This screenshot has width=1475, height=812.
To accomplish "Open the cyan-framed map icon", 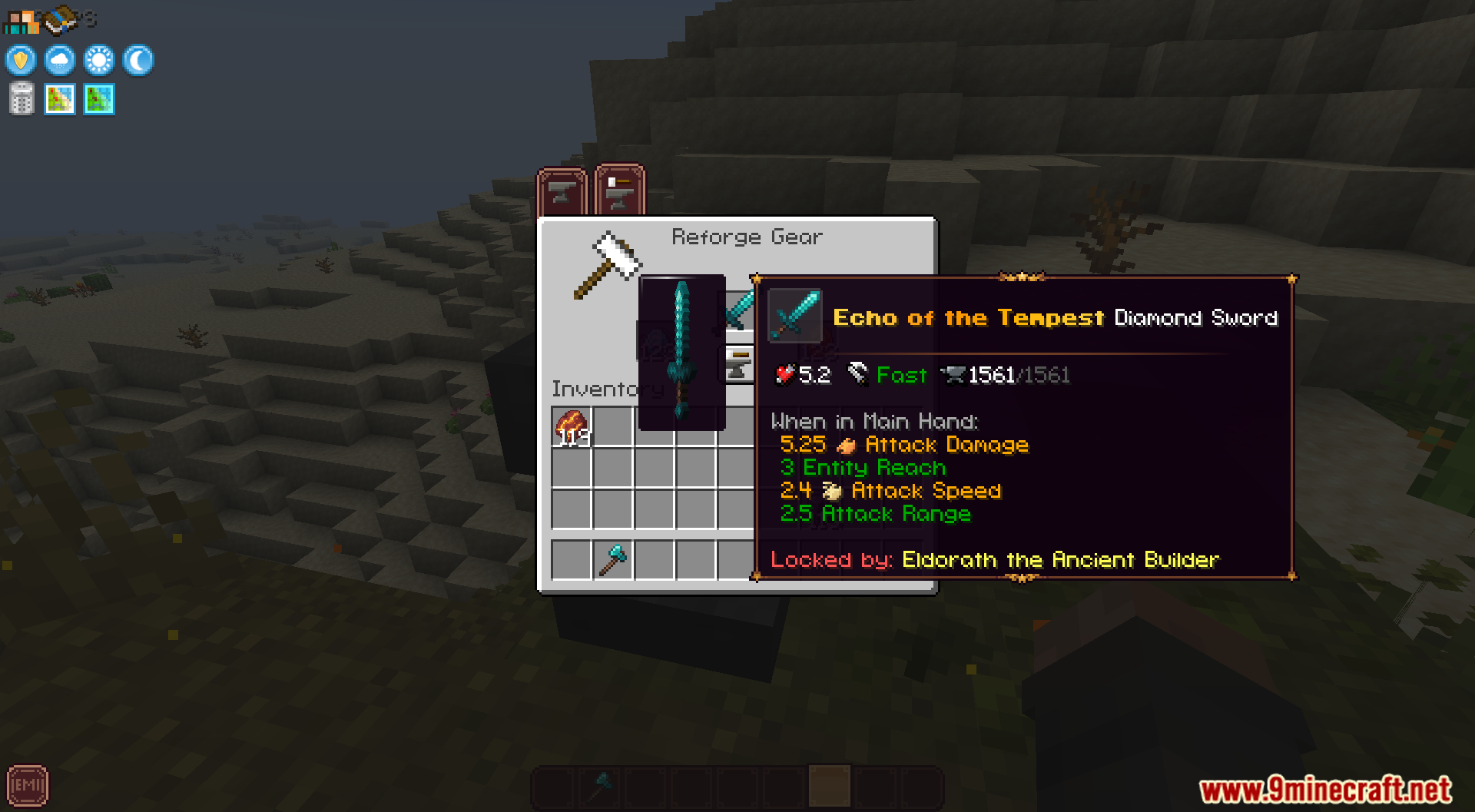I will coord(98,98).
